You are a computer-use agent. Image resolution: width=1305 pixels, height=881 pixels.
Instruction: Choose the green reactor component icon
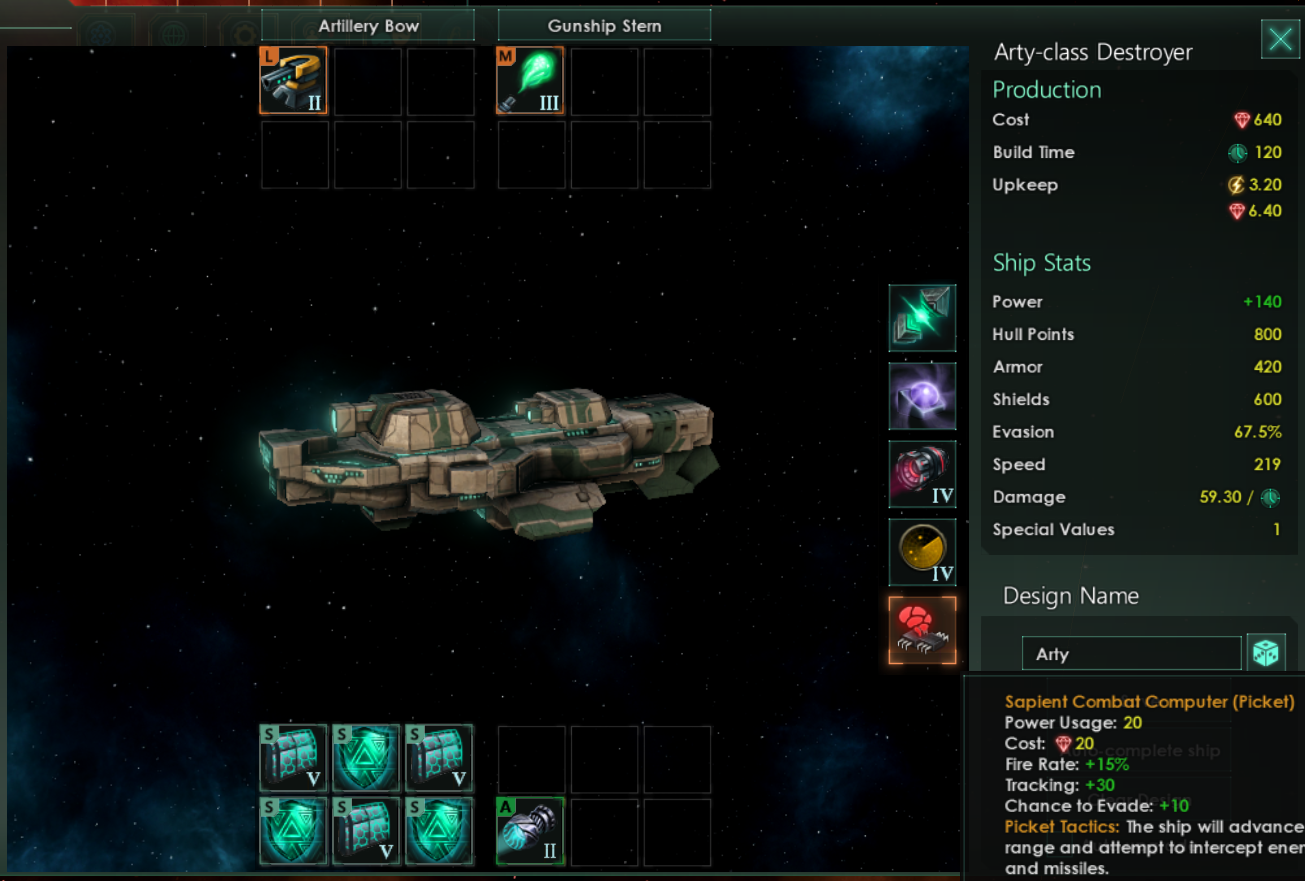[922, 318]
